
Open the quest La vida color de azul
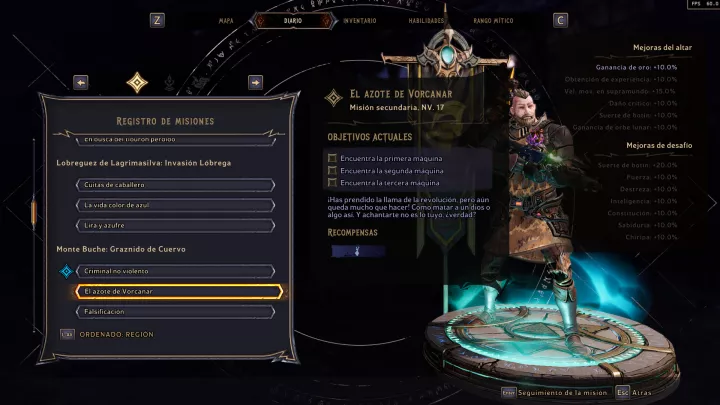pyautogui.click(x=175, y=205)
